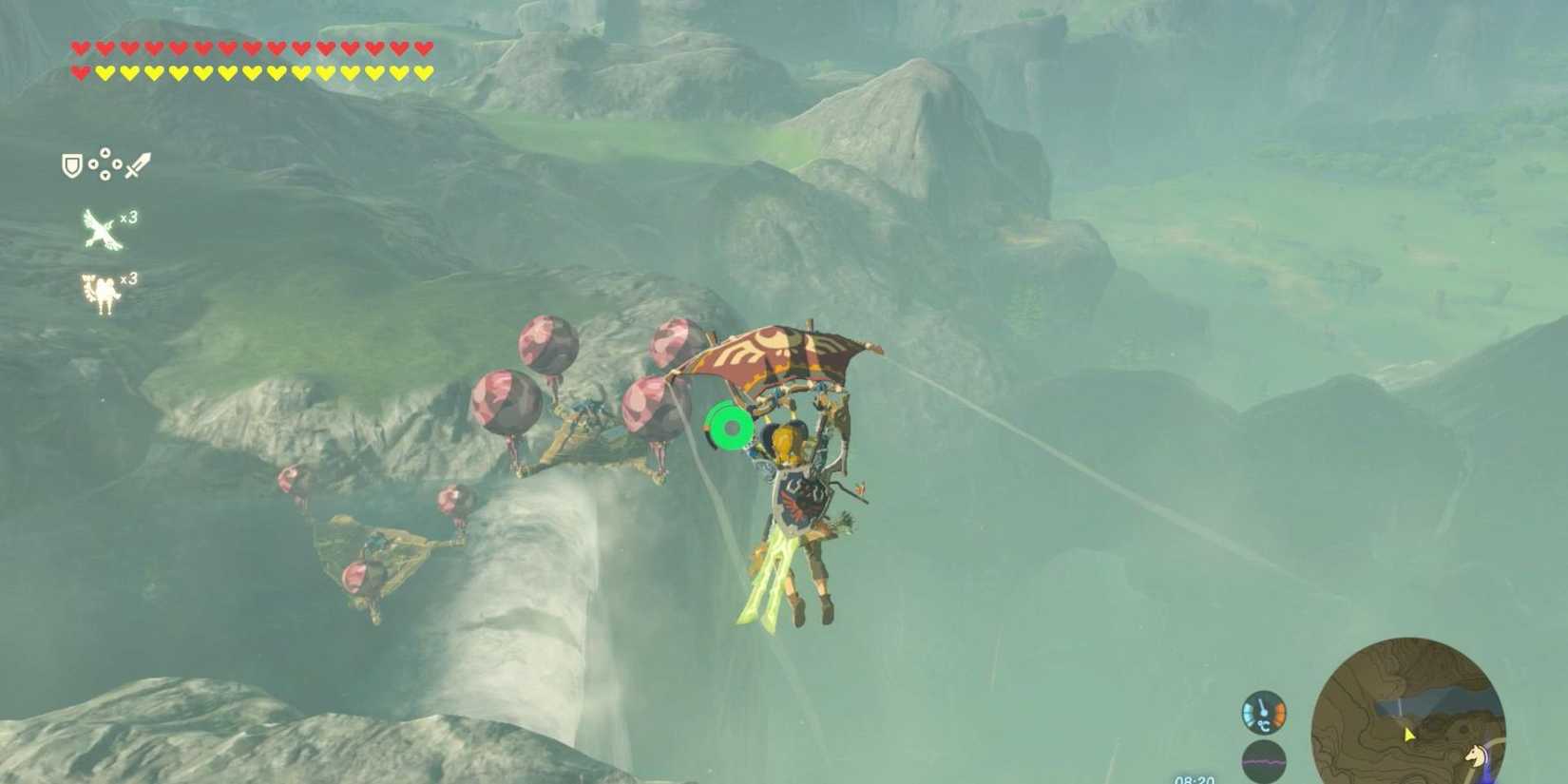The image size is (1568, 784).
Task: Click the x3 counter beside the bird ability
Action: (130, 219)
